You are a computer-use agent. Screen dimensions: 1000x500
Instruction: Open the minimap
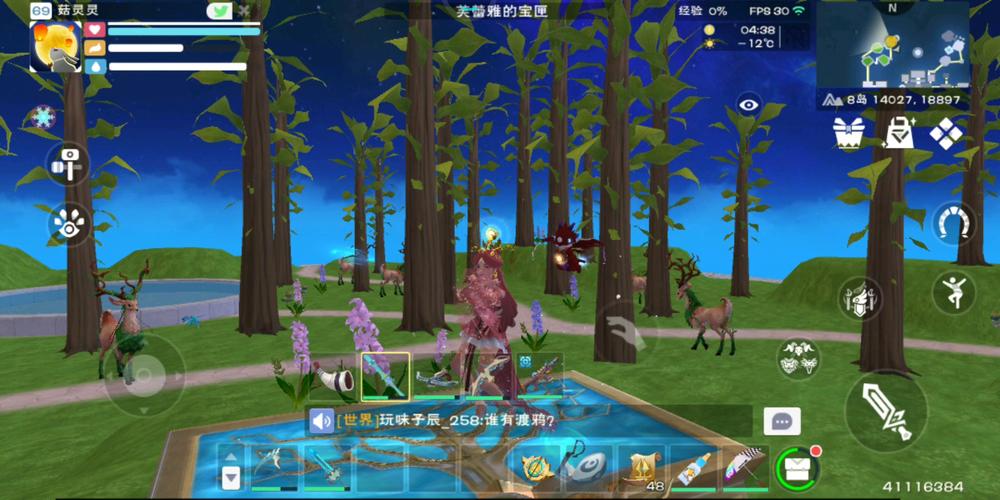892,47
